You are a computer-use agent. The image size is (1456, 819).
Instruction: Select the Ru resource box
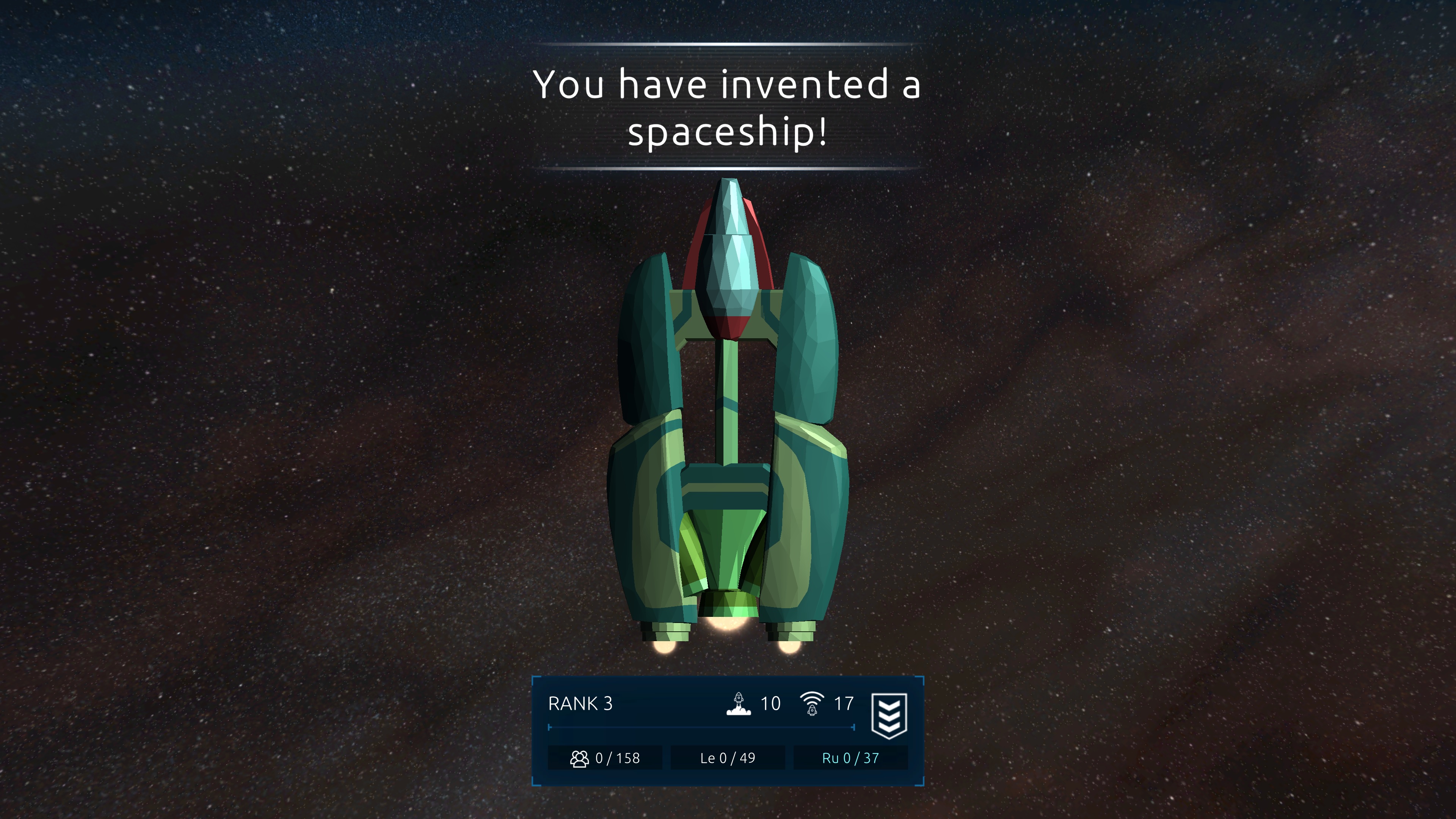point(850,758)
